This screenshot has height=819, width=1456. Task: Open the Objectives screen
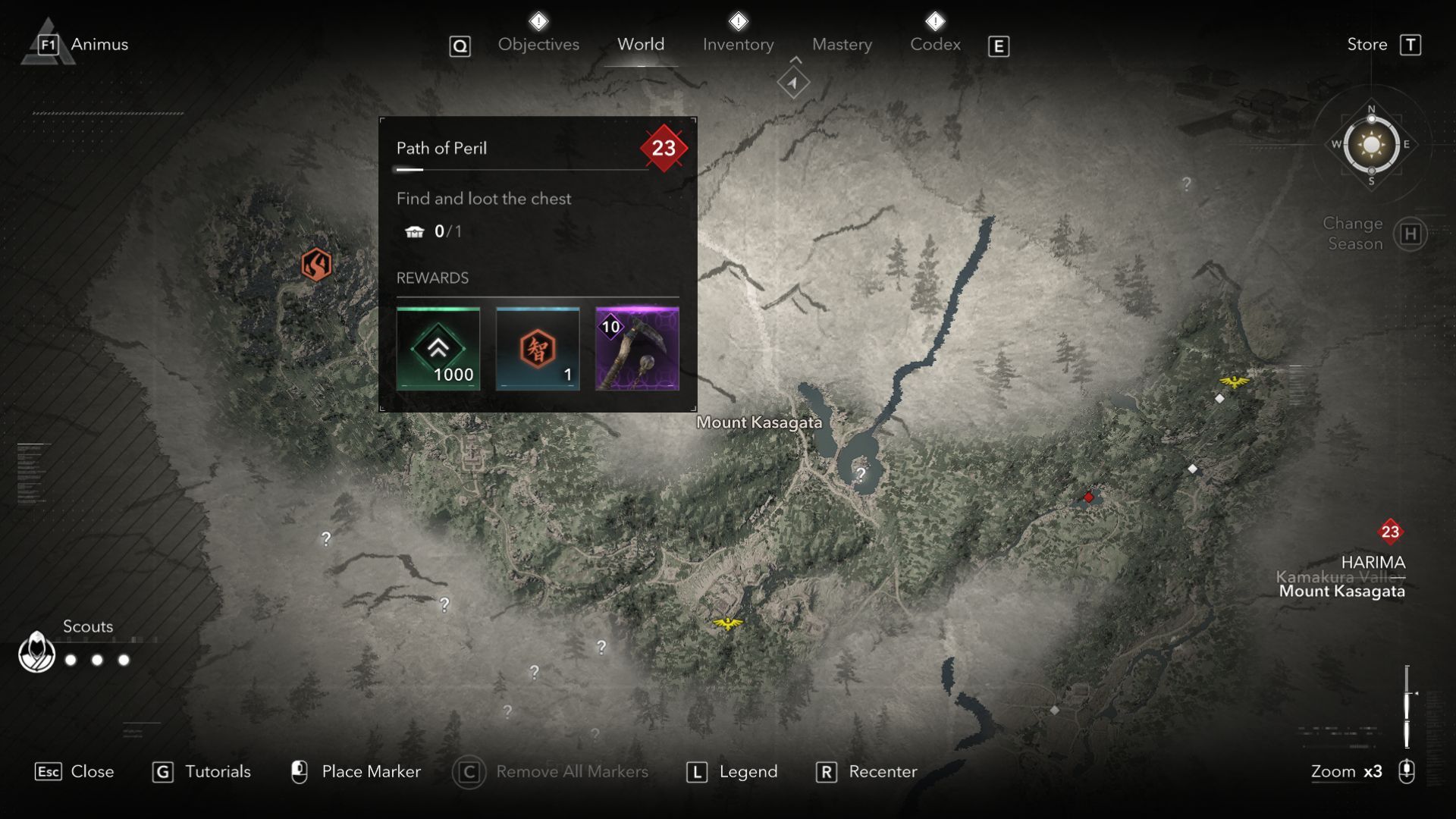[538, 44]
